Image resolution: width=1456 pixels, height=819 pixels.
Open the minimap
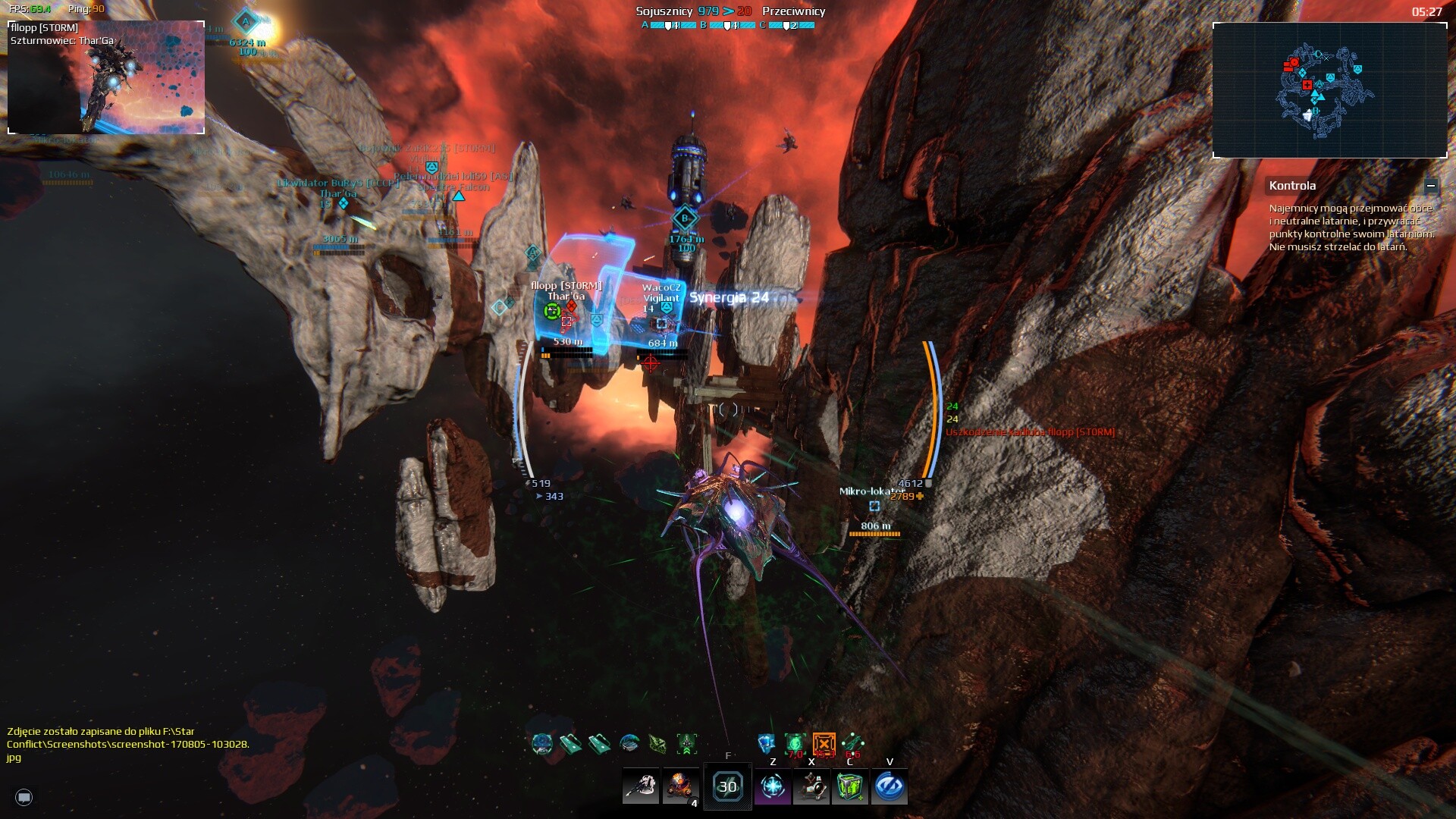pyautogui.click(x=1329, y=90)
